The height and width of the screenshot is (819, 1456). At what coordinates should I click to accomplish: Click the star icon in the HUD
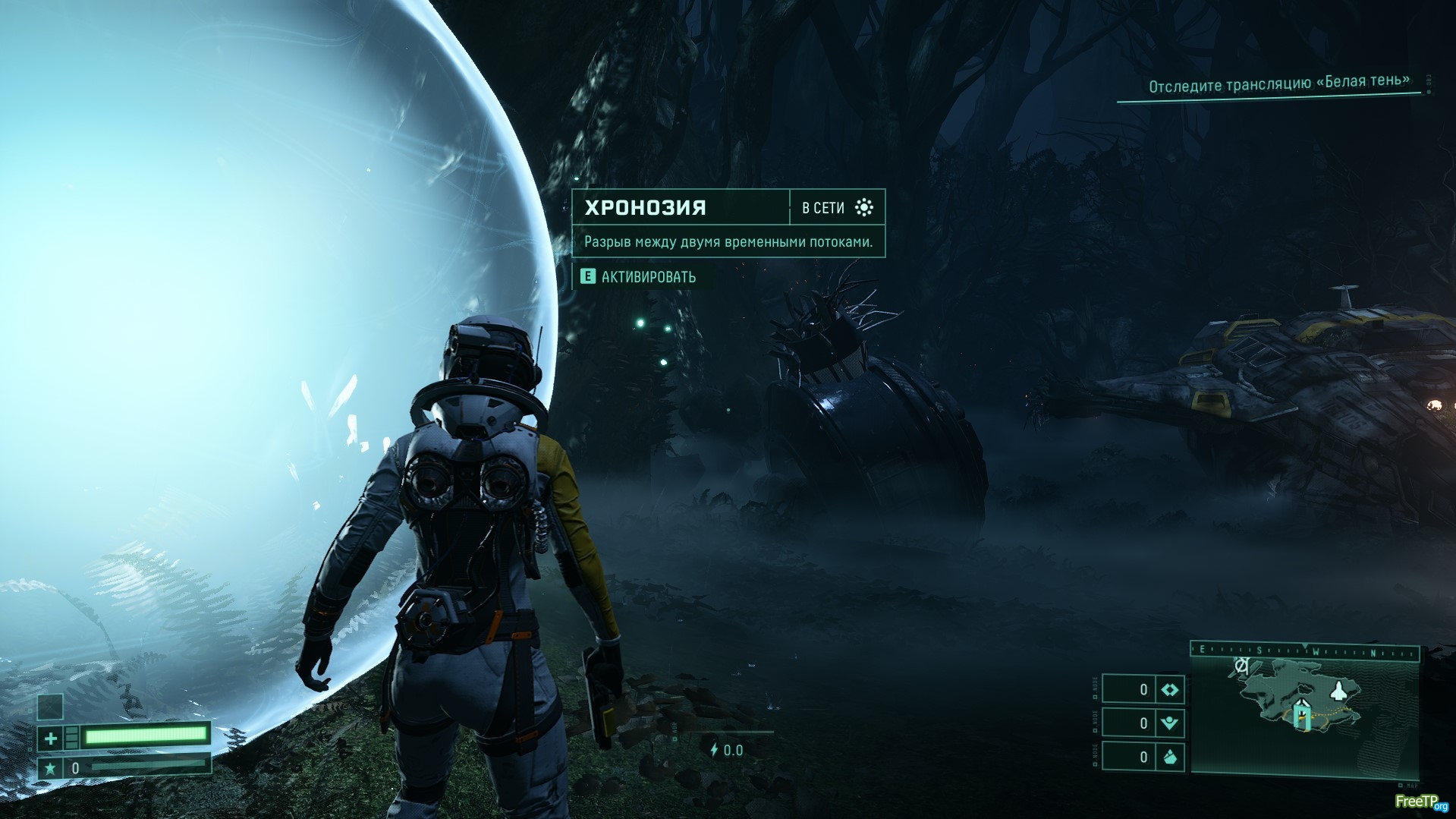coord(51,768)
